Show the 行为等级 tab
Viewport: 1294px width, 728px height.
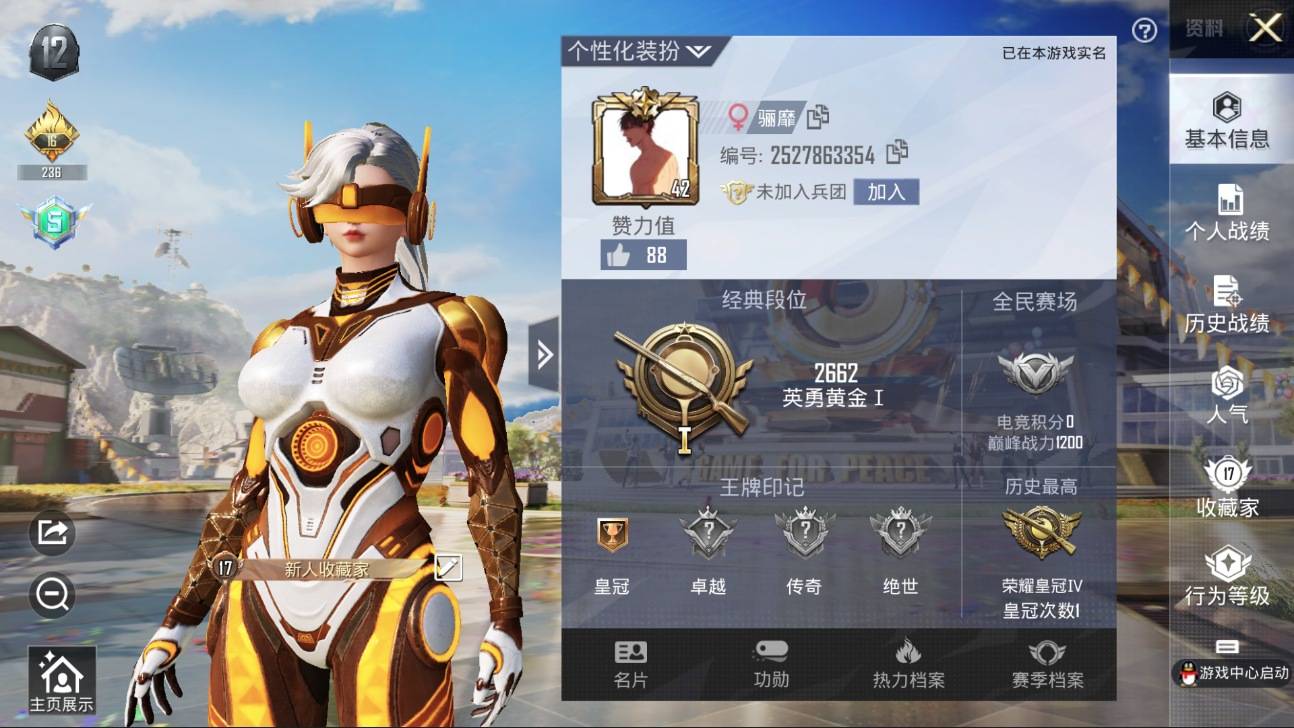point(1227,578)
